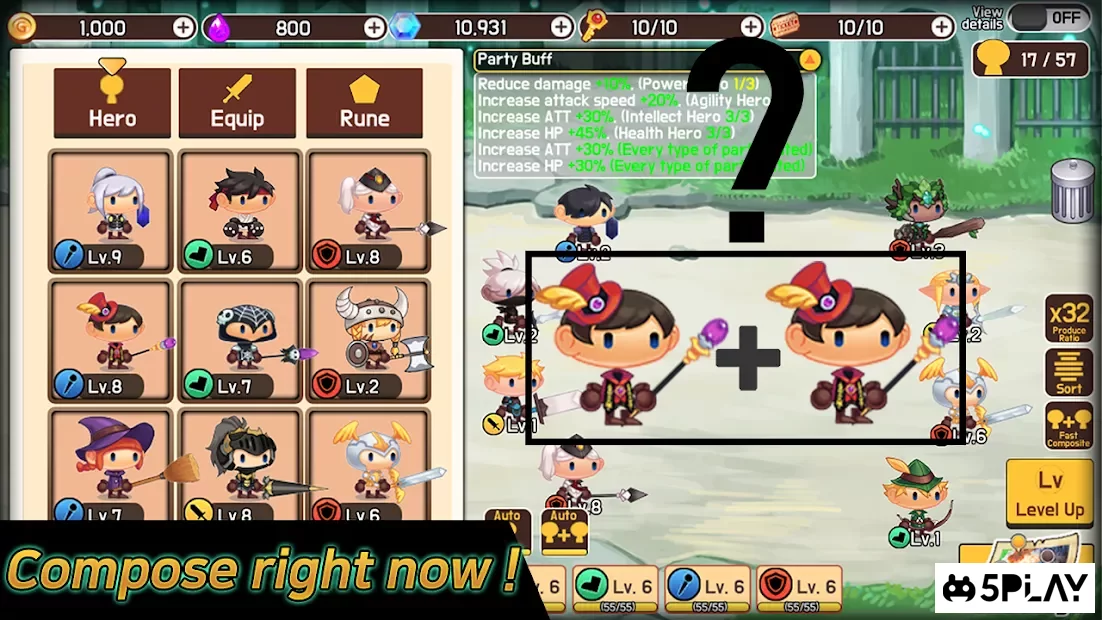The image size is (1102, 620).
Task: Collapse the Party Buff panel arrow
Action: [810, 60]
